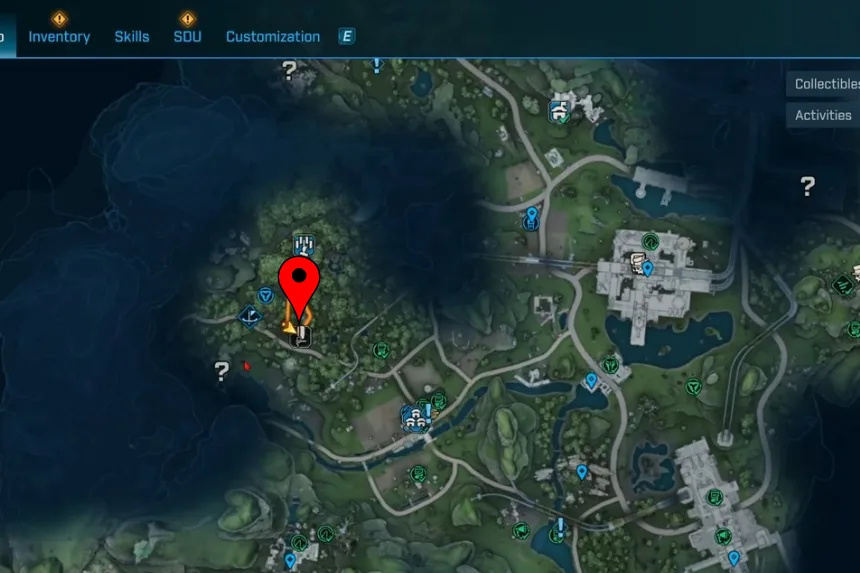Switch to the Inventory tab
This screenshot has height=573, width=860.
coord(59,37)
